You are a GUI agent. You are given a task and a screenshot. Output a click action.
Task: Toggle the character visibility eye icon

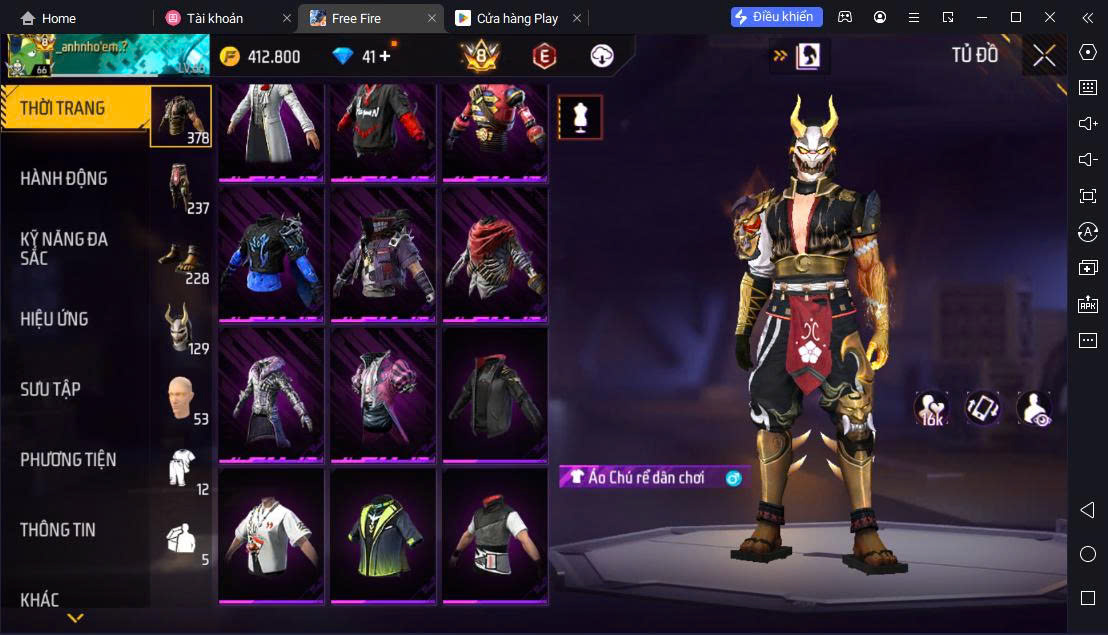tap(1033, 408)
